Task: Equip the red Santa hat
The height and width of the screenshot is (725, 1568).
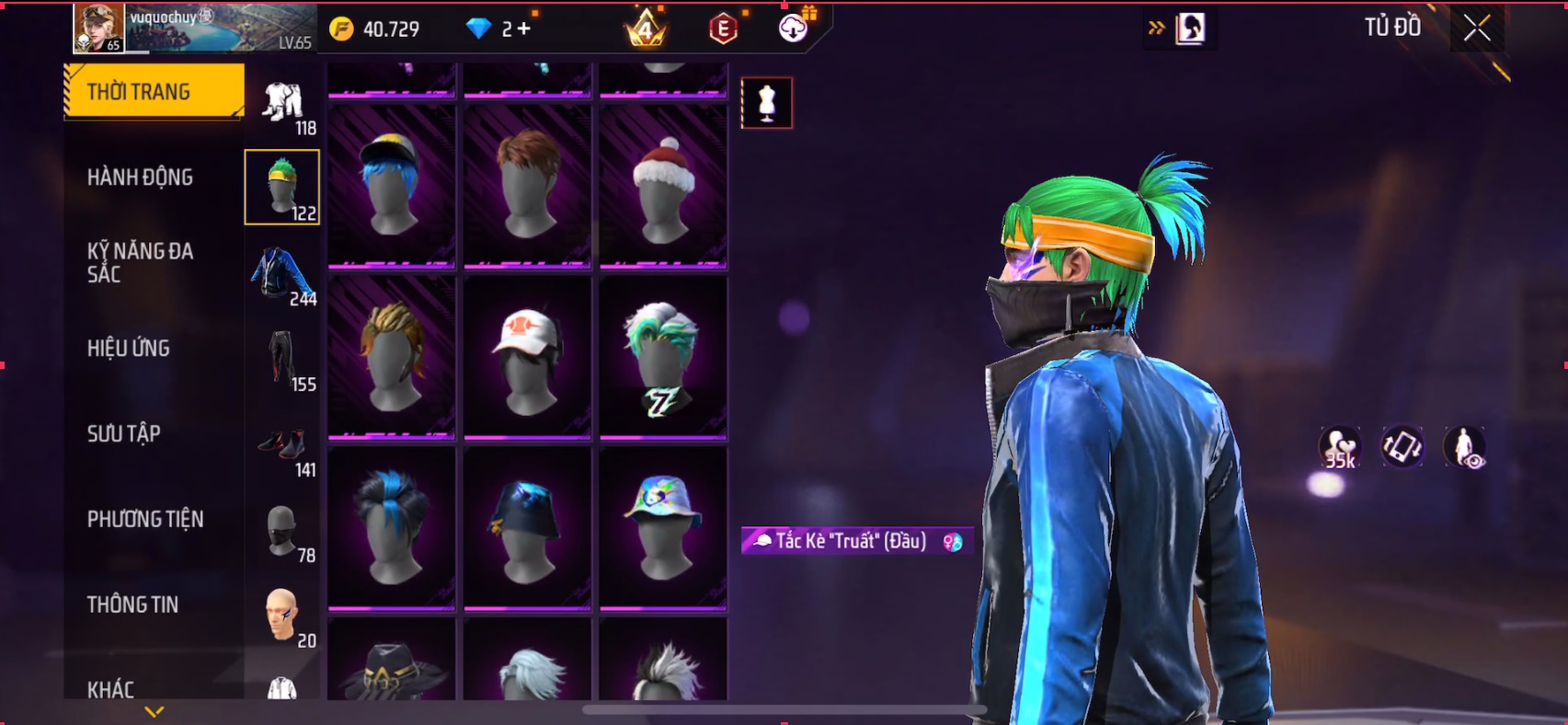Action: pos(663,187)
